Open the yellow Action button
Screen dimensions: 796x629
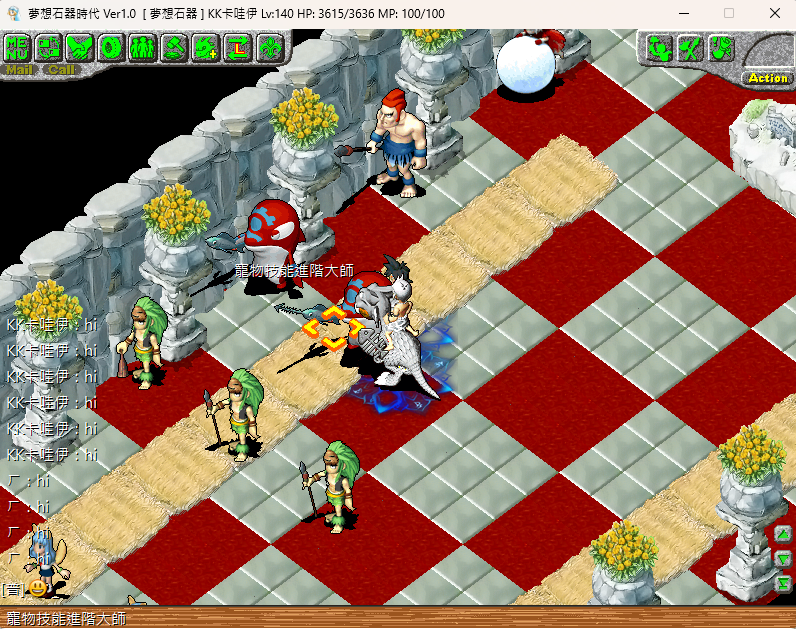click(x=767, y=77)
